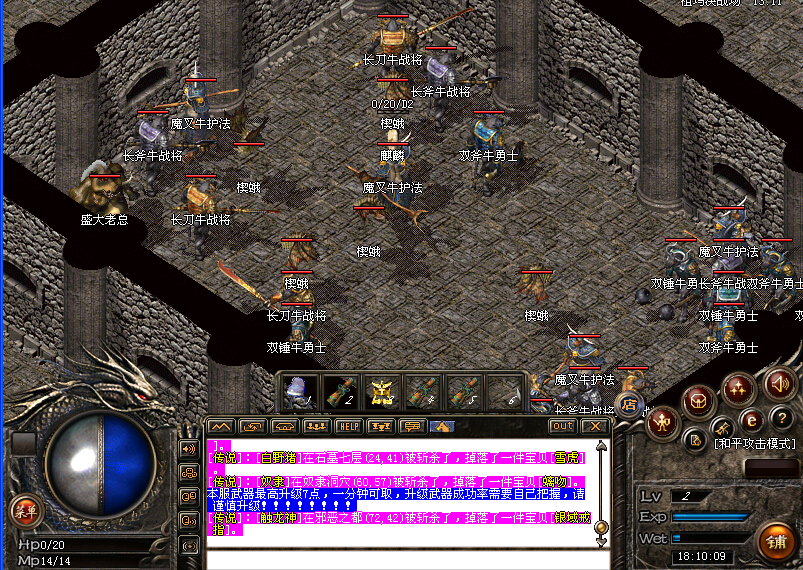This screenshot has height=570, width=803.
Task: Use the scroll item in hotbar slot 2
Action: coord(339,391)
